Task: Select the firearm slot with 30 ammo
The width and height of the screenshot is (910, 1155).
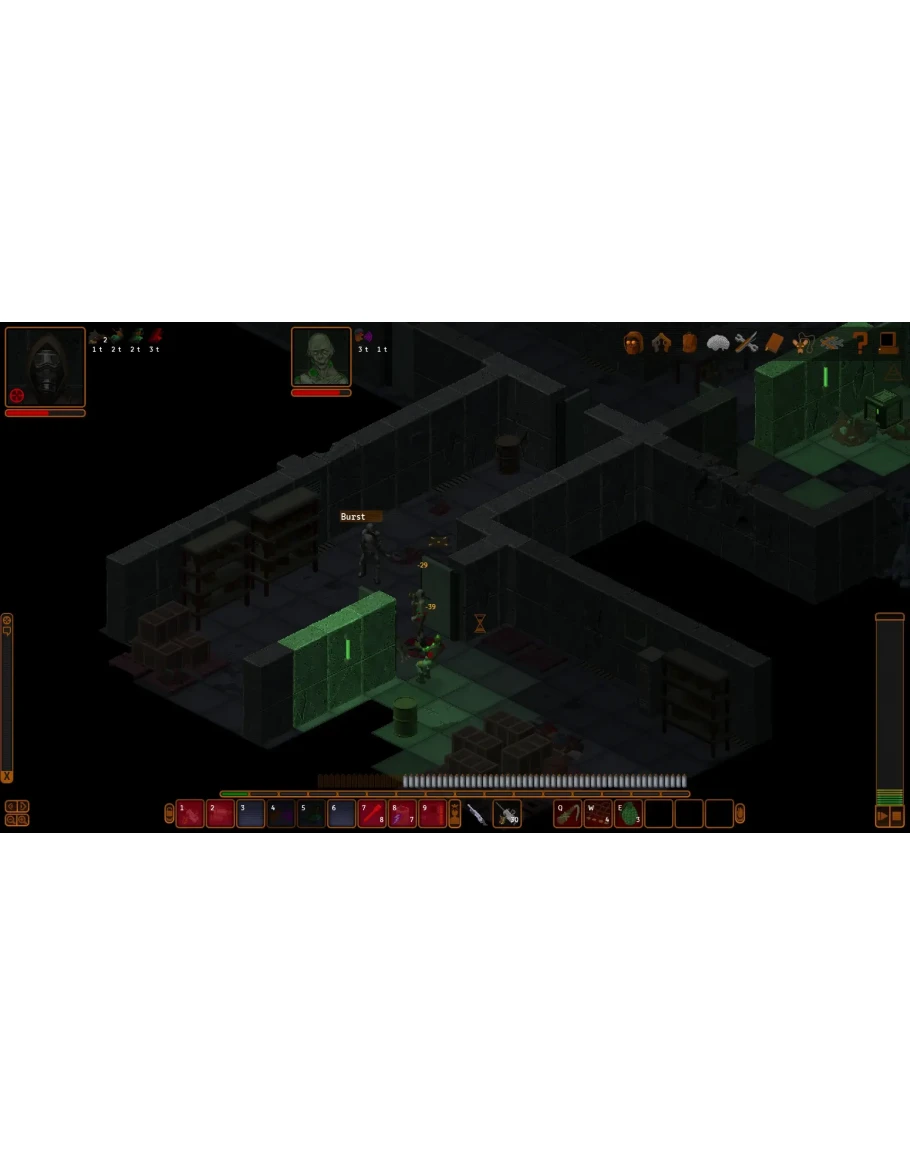Action: [507, 814]
